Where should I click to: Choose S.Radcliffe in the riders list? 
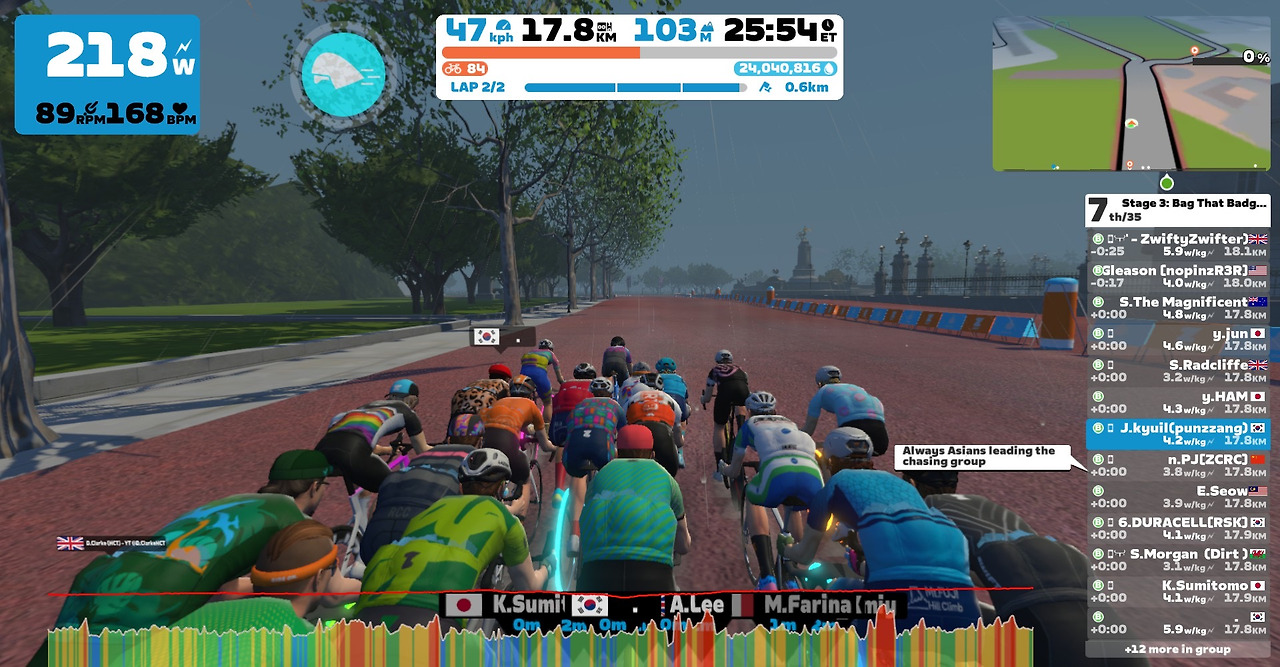point(1178,371)
